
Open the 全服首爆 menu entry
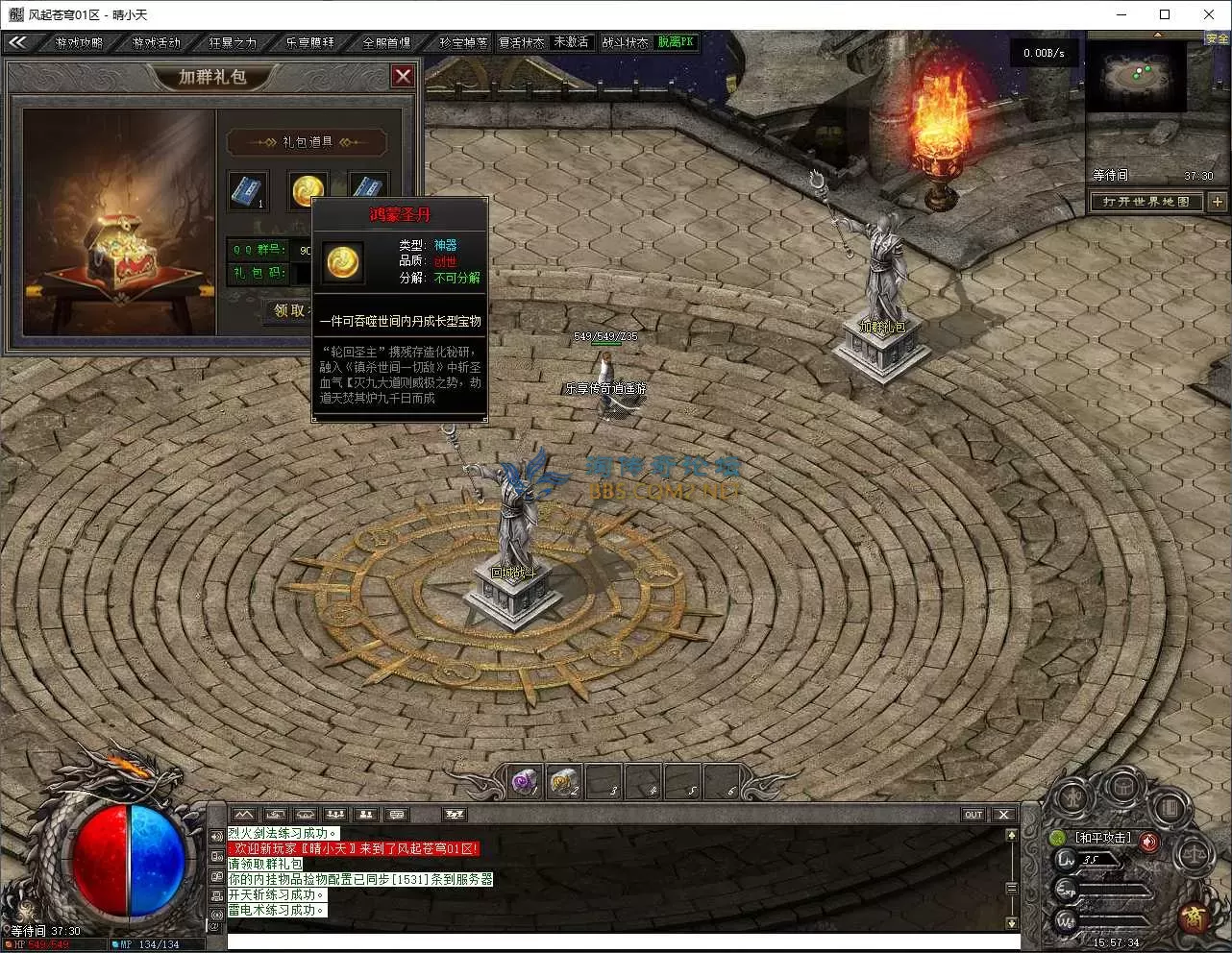[x=386, y=42]
